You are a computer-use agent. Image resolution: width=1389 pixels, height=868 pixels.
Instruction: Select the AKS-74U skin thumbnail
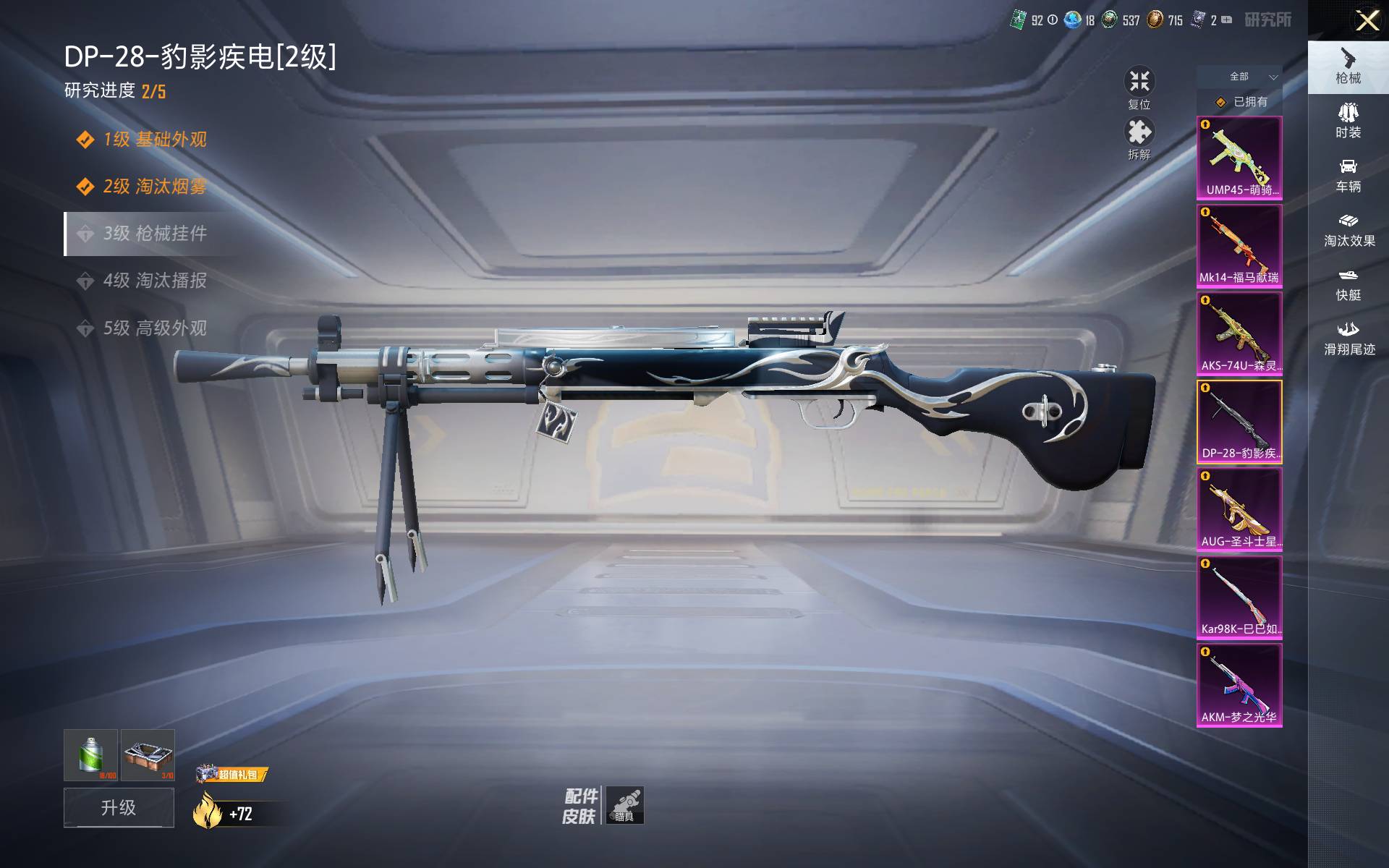(x=1239, y=333)
